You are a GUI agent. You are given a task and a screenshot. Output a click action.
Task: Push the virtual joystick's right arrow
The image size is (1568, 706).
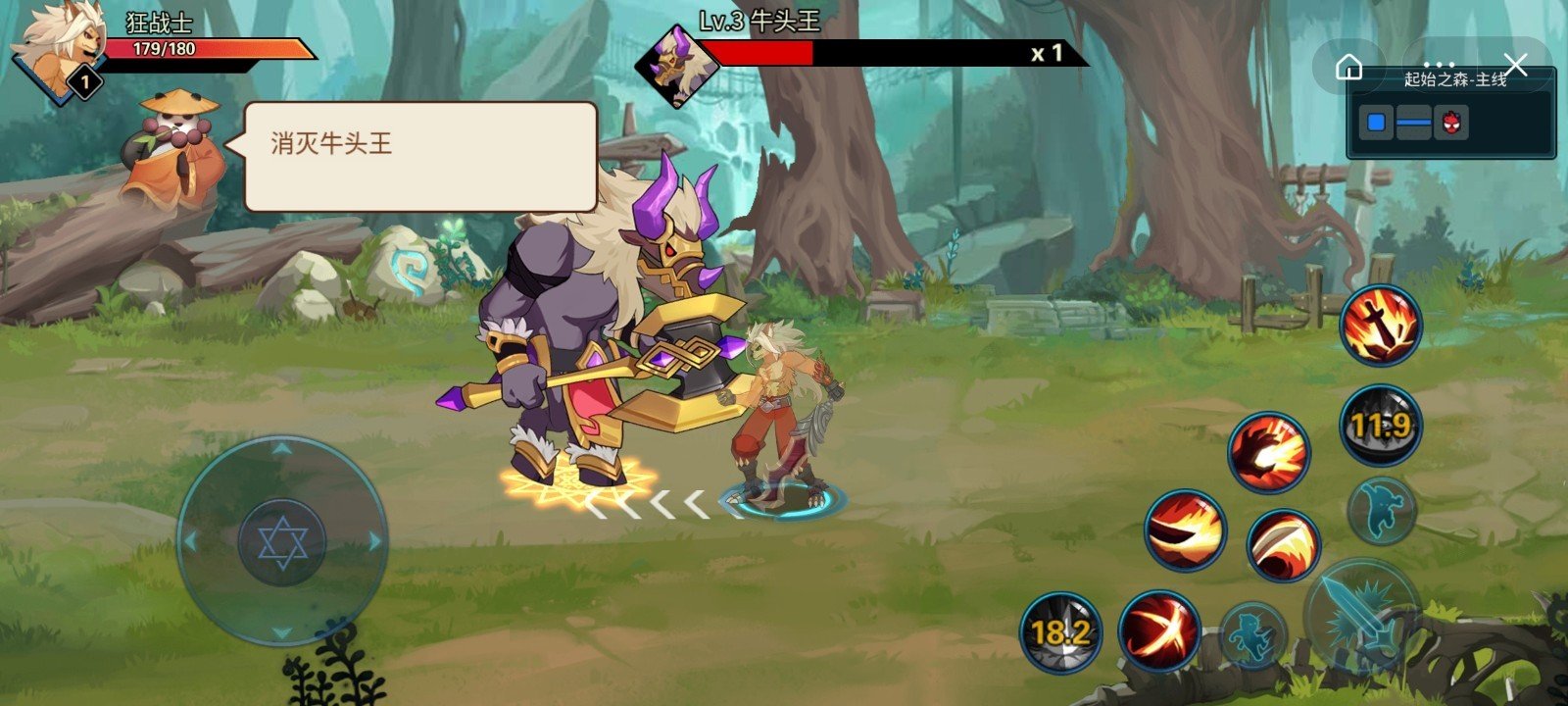[x=373, y=540]
